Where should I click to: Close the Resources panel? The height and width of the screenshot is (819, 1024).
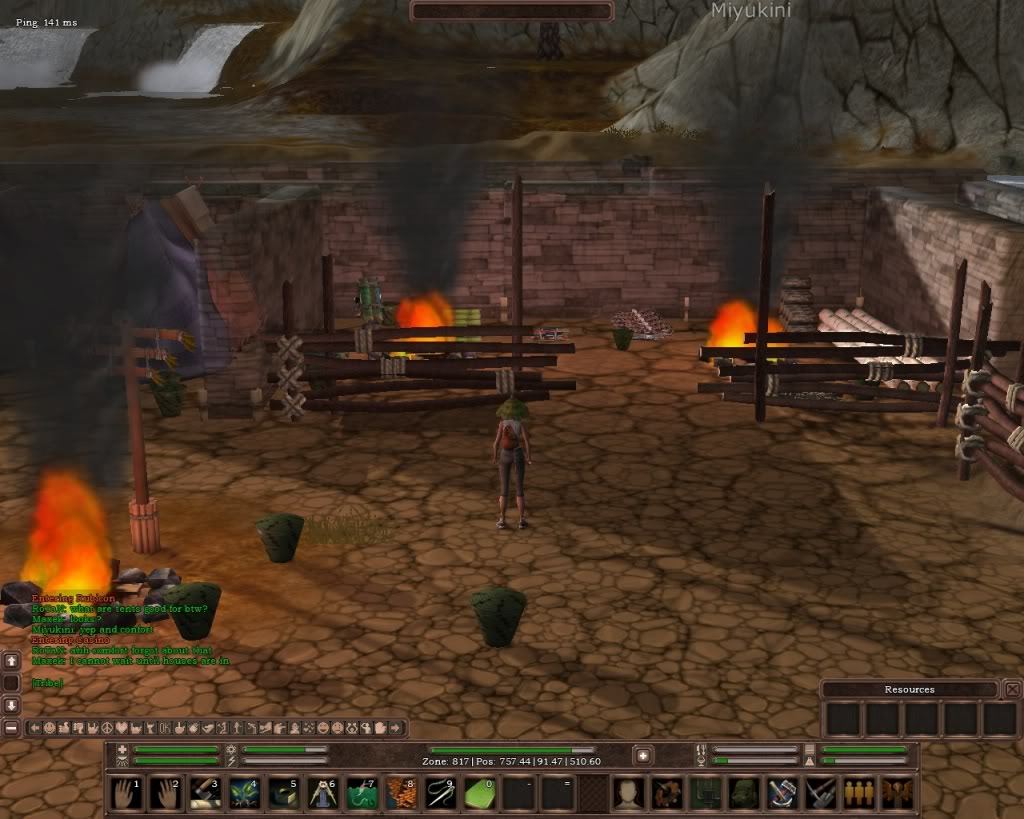pos(1012,689)
